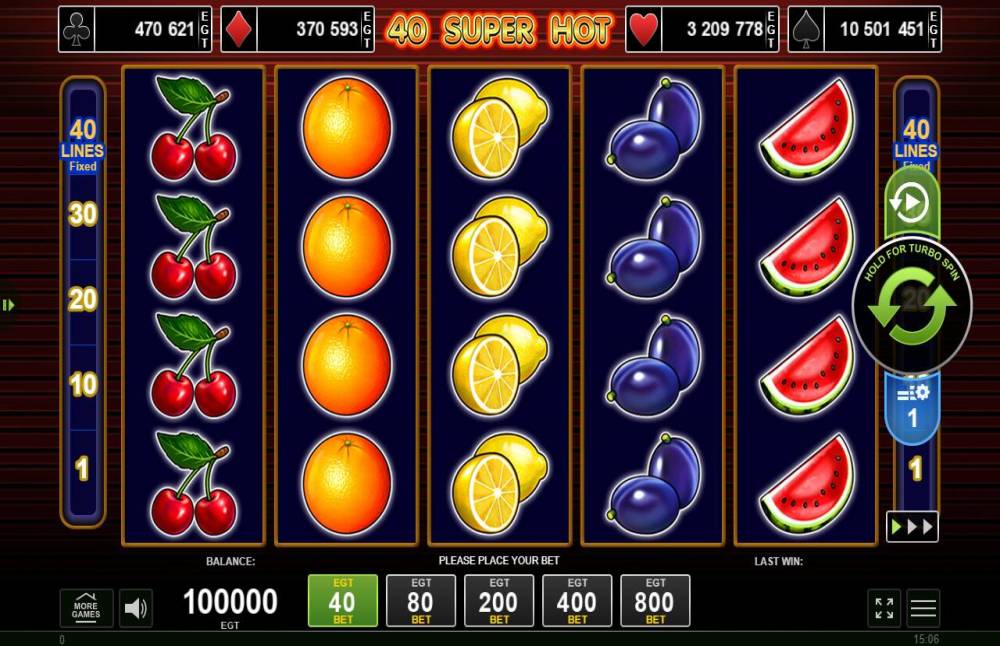This screenshot has height=646, width=1000.
Task: Open the hamburger menu
Action: click(923, 608)
